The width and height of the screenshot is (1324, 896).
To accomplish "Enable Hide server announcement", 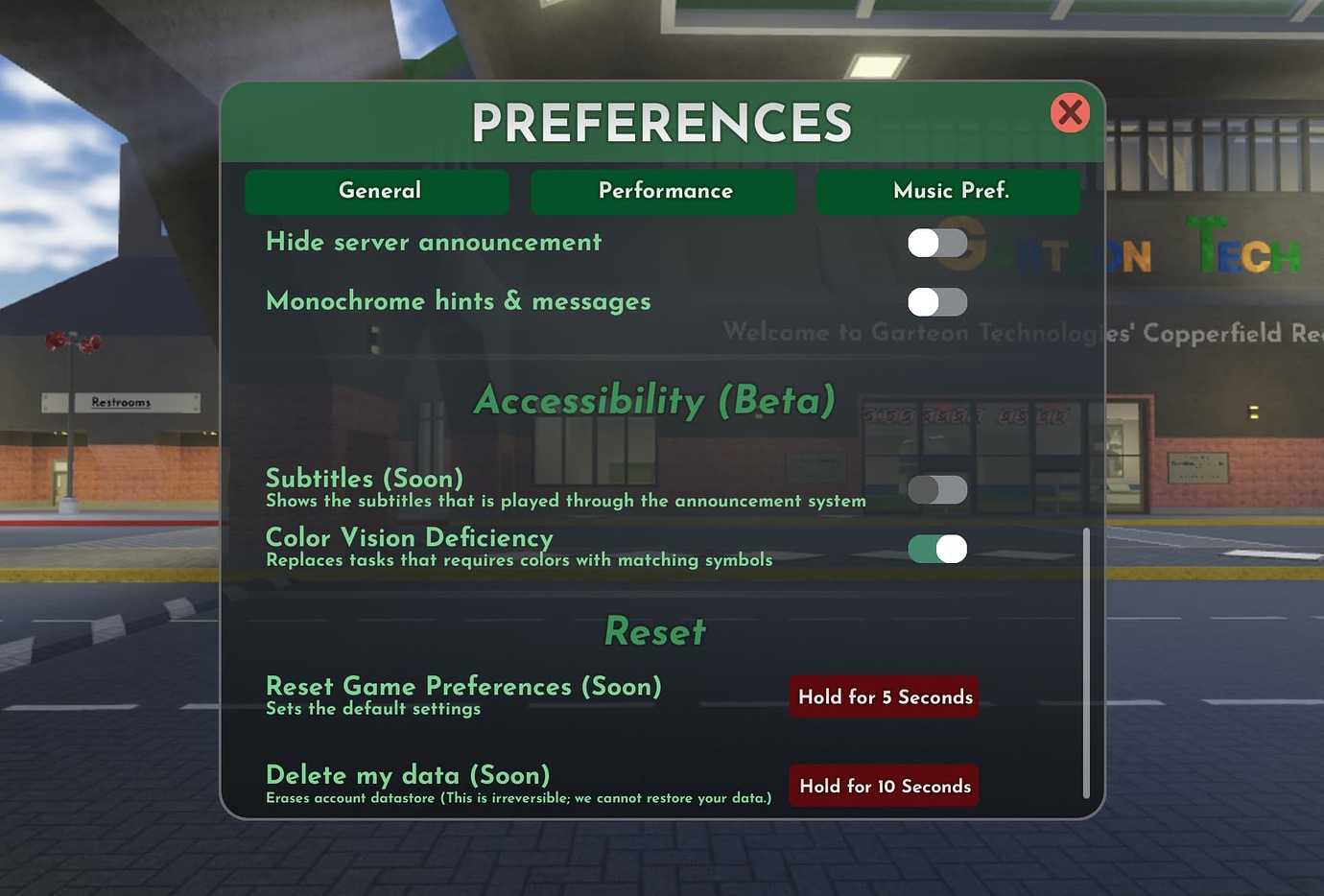I will [936, 243].
